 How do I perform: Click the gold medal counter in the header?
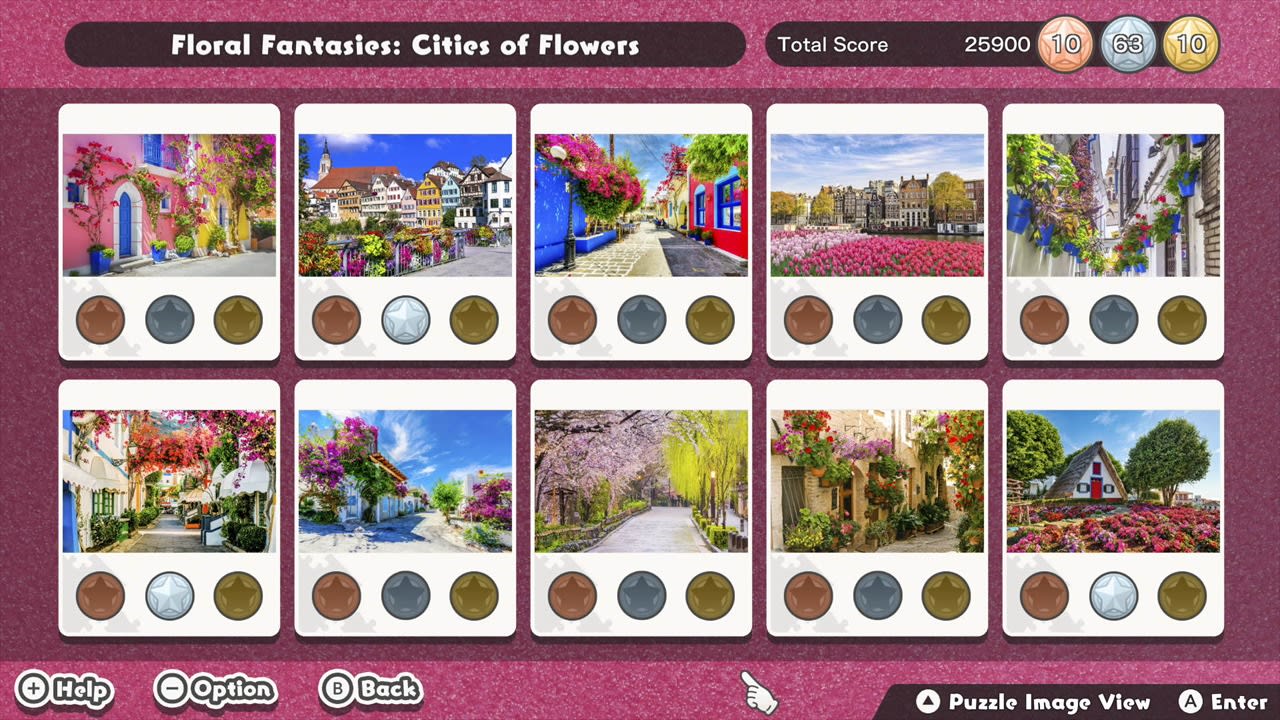[x=1192, y=44]
